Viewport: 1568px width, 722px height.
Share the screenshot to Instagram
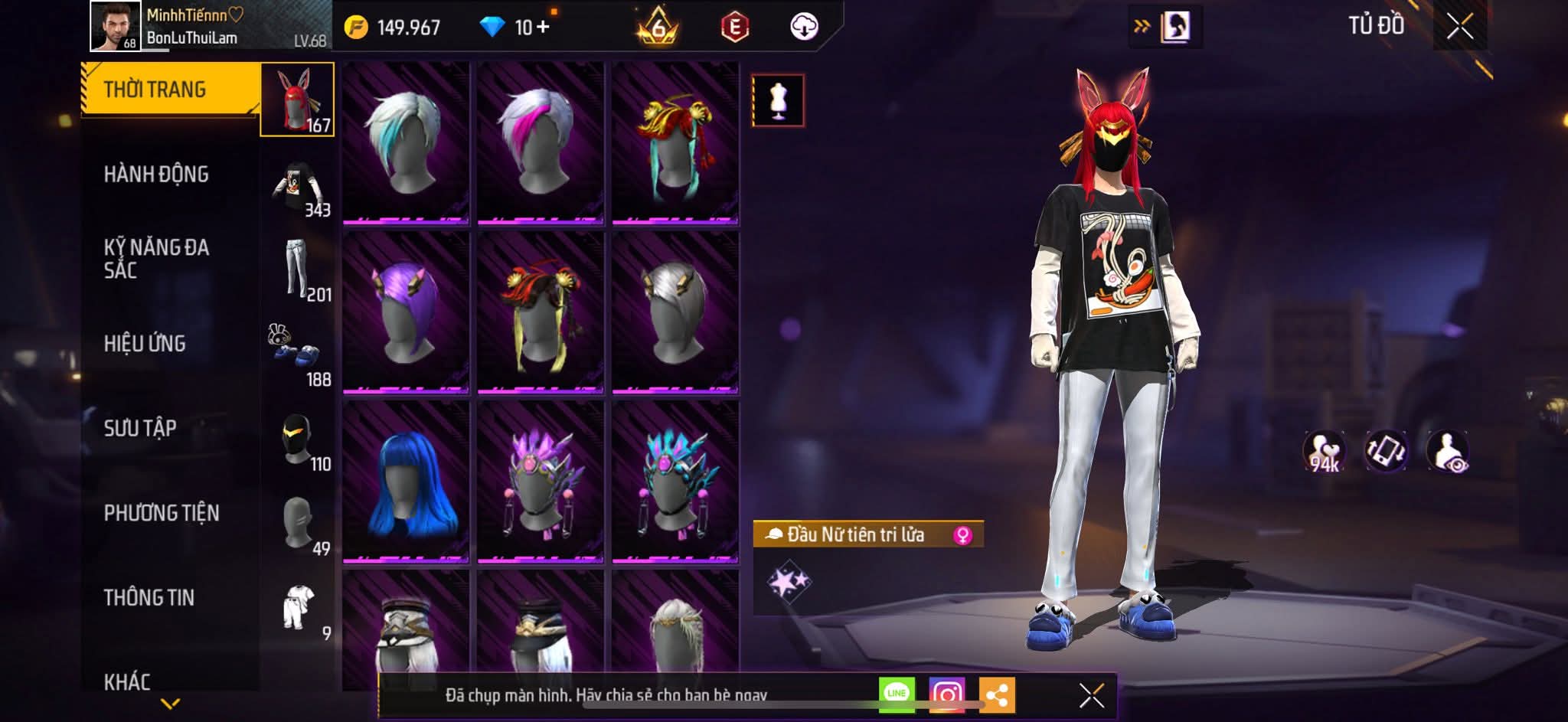tap(947, 694)
